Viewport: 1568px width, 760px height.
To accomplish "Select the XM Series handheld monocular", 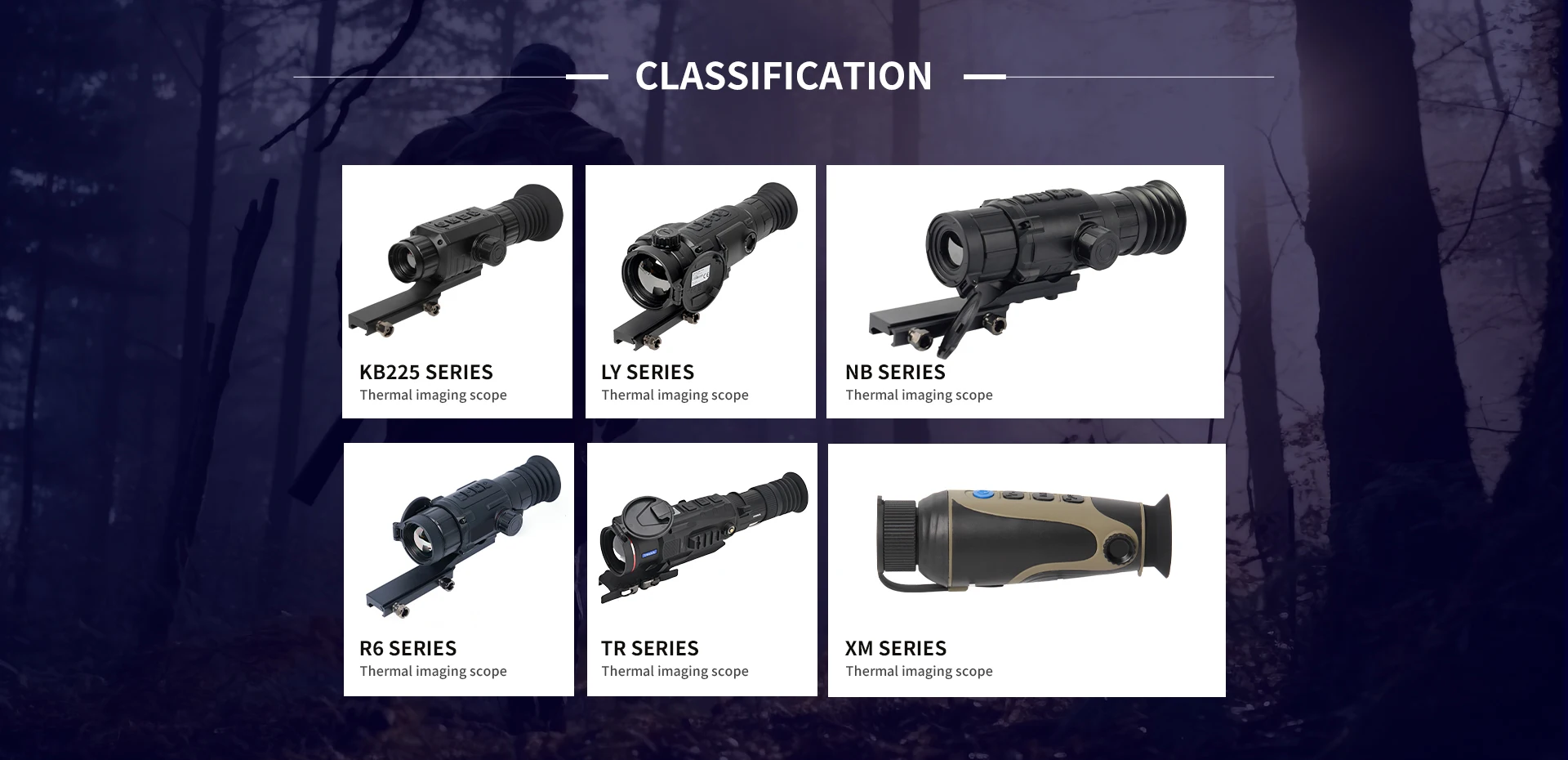I will coord(1026,570).
